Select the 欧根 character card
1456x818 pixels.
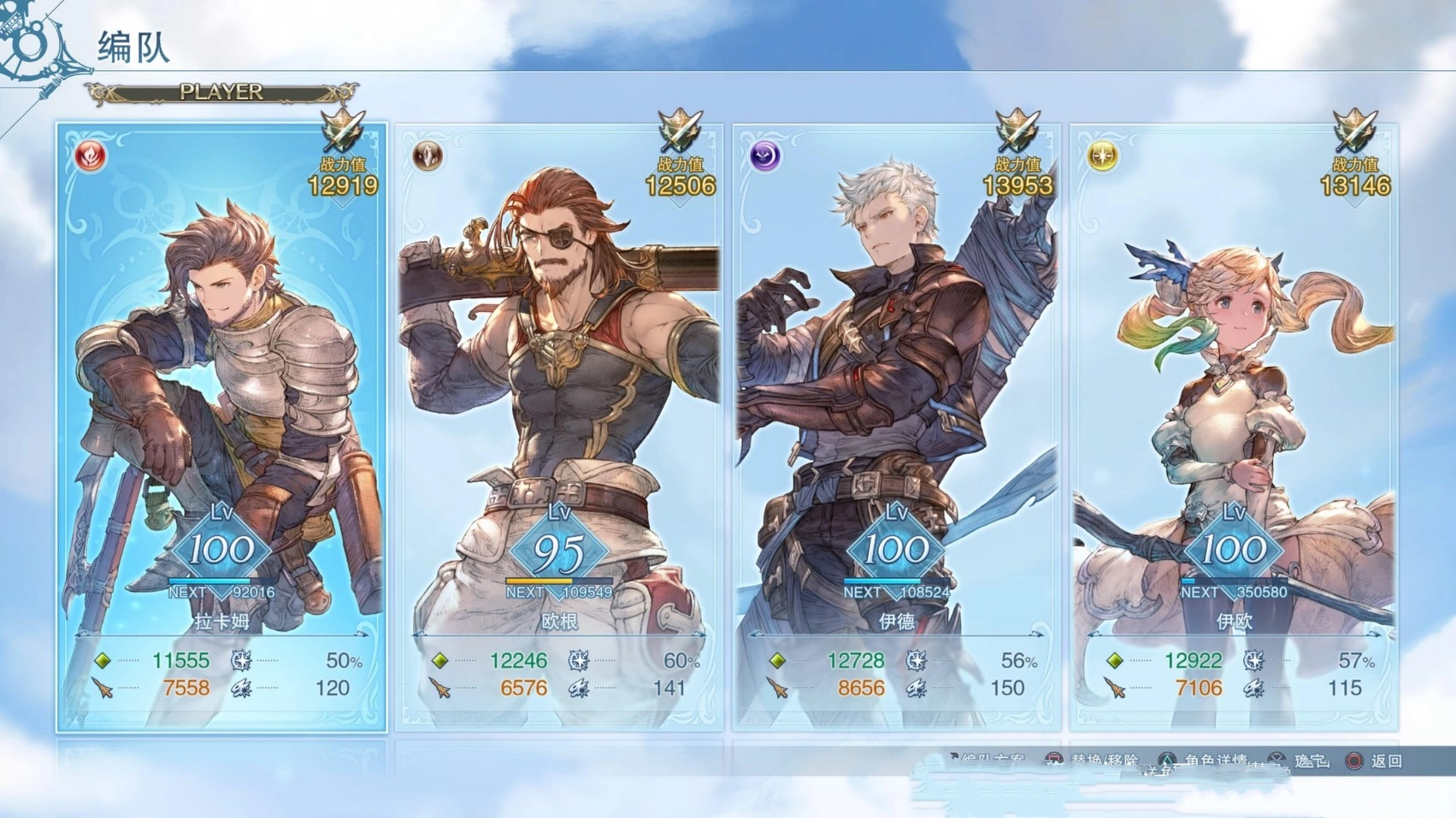(559, 427)
